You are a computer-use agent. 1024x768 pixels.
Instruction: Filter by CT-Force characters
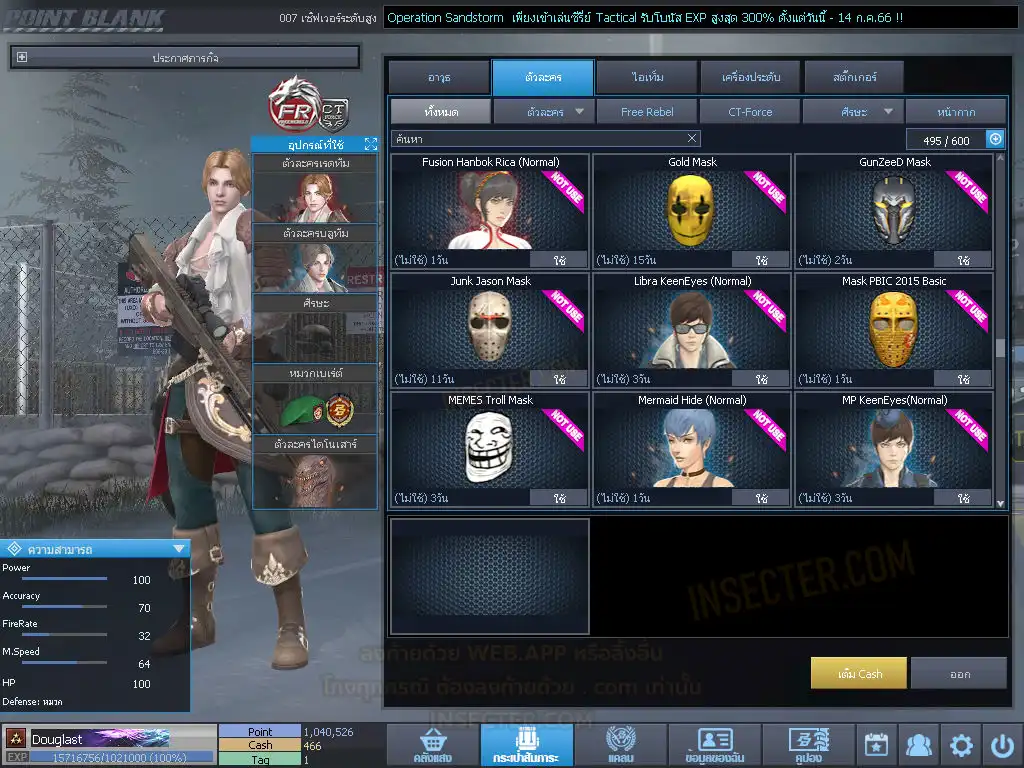(750, 112)
